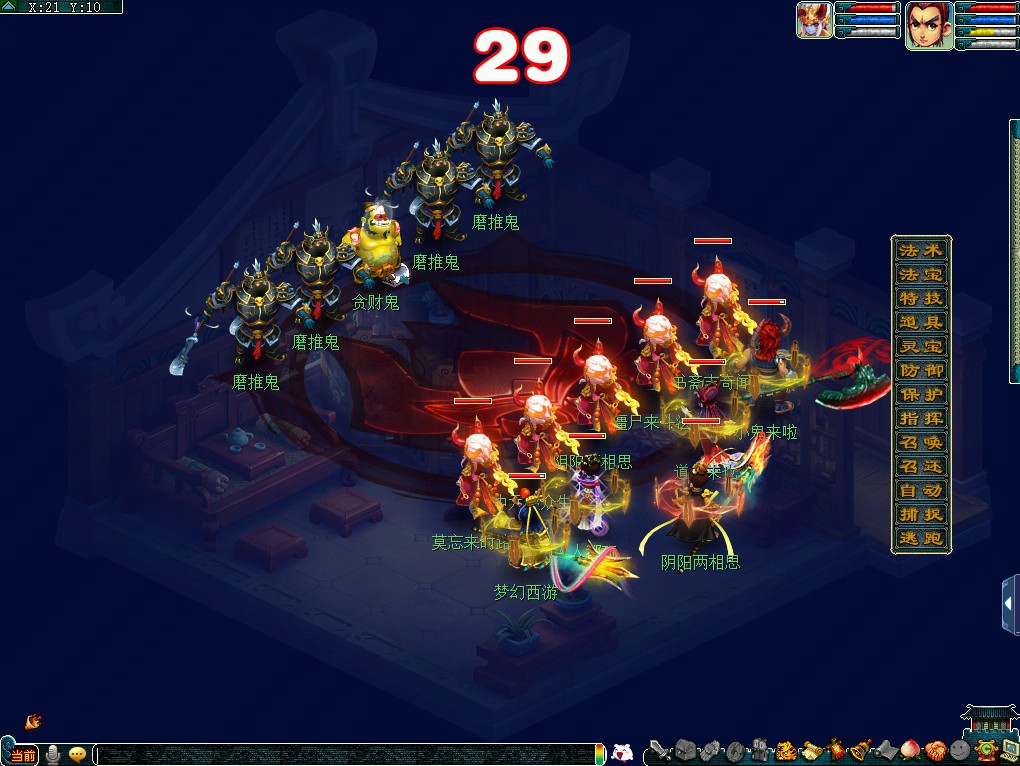This screenshot has height=766, width=1020.
Task: Choose the 逃跑 flee command
Action: pyautogui.click(x=920, y=539)
